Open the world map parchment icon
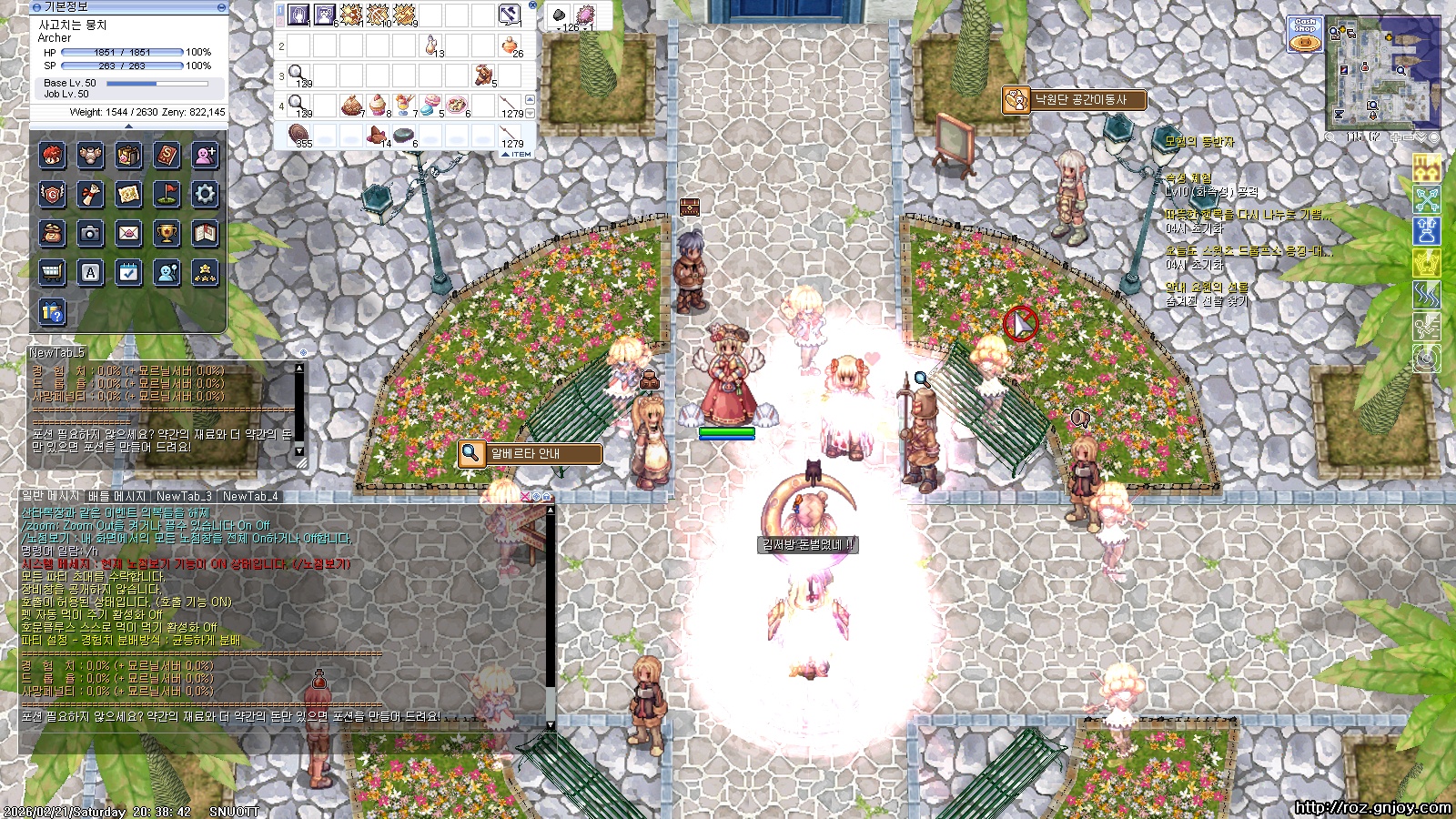This screenshot has width=1456, height=819. pyautogui.click(x=129, y=194)
